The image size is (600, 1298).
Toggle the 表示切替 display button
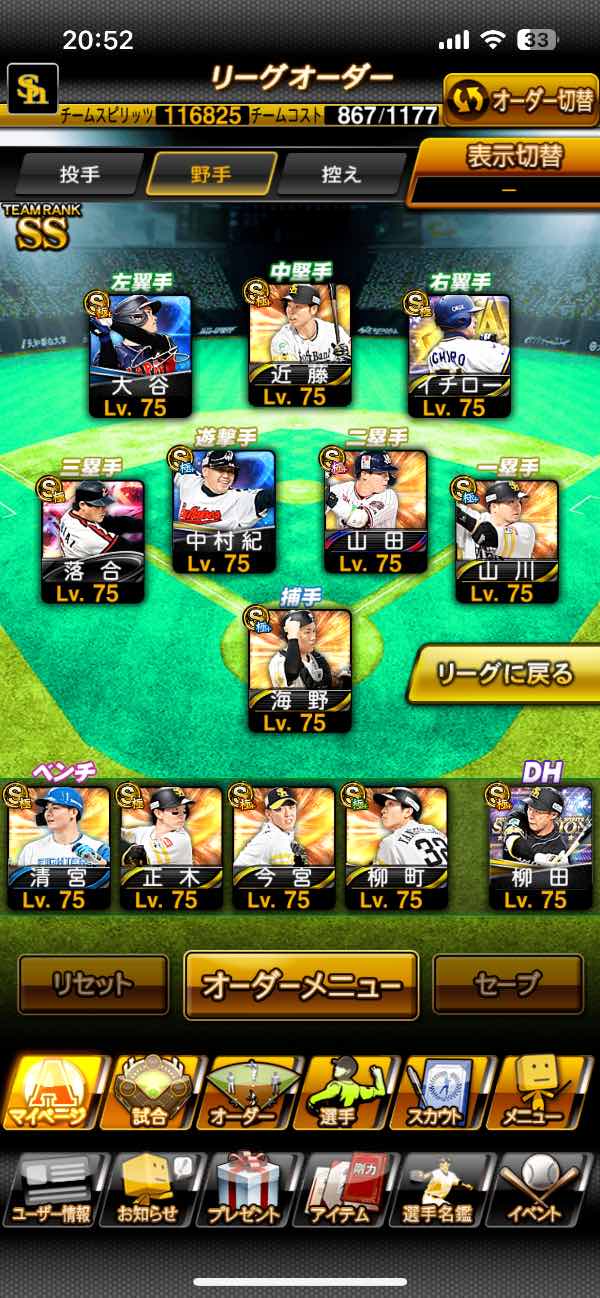509,170
